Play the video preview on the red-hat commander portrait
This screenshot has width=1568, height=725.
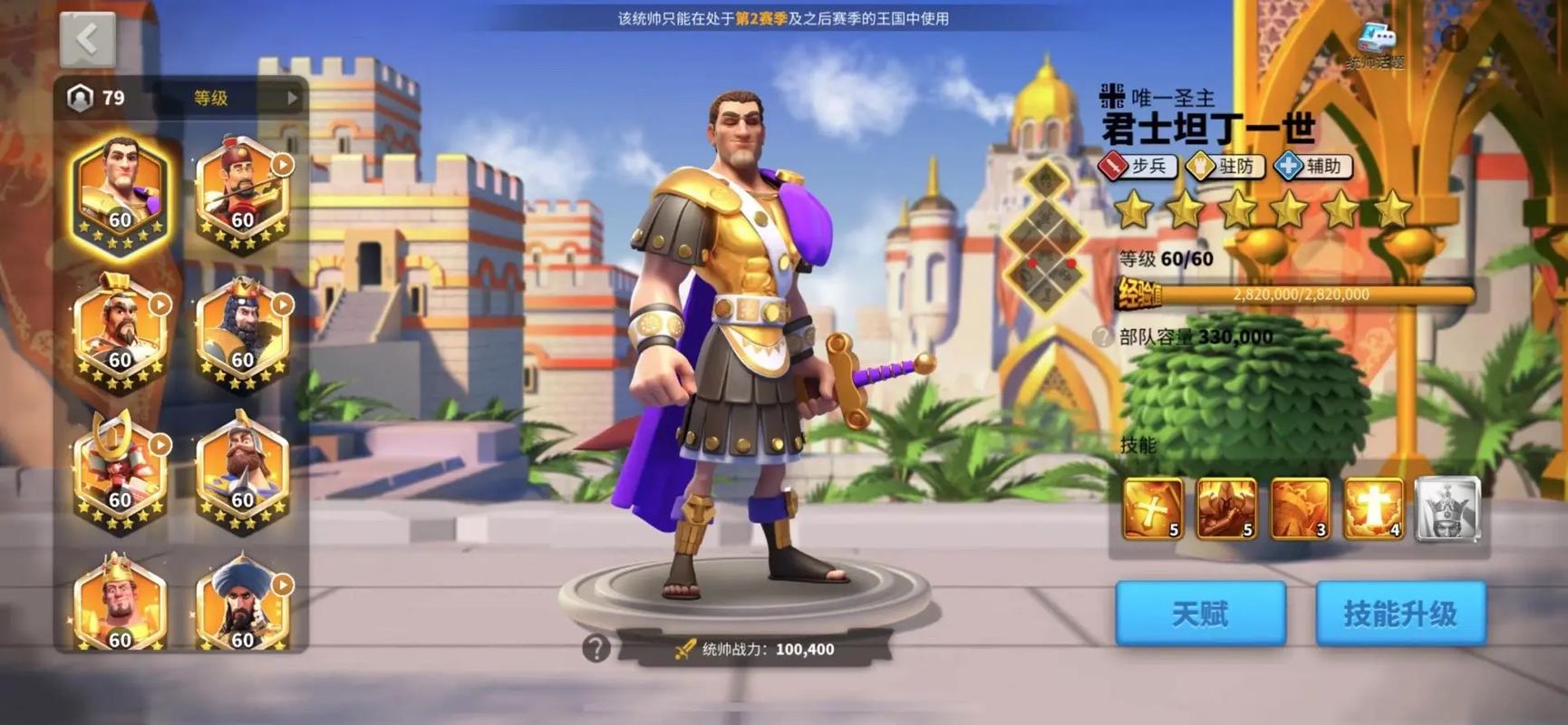tap(282, 164)
